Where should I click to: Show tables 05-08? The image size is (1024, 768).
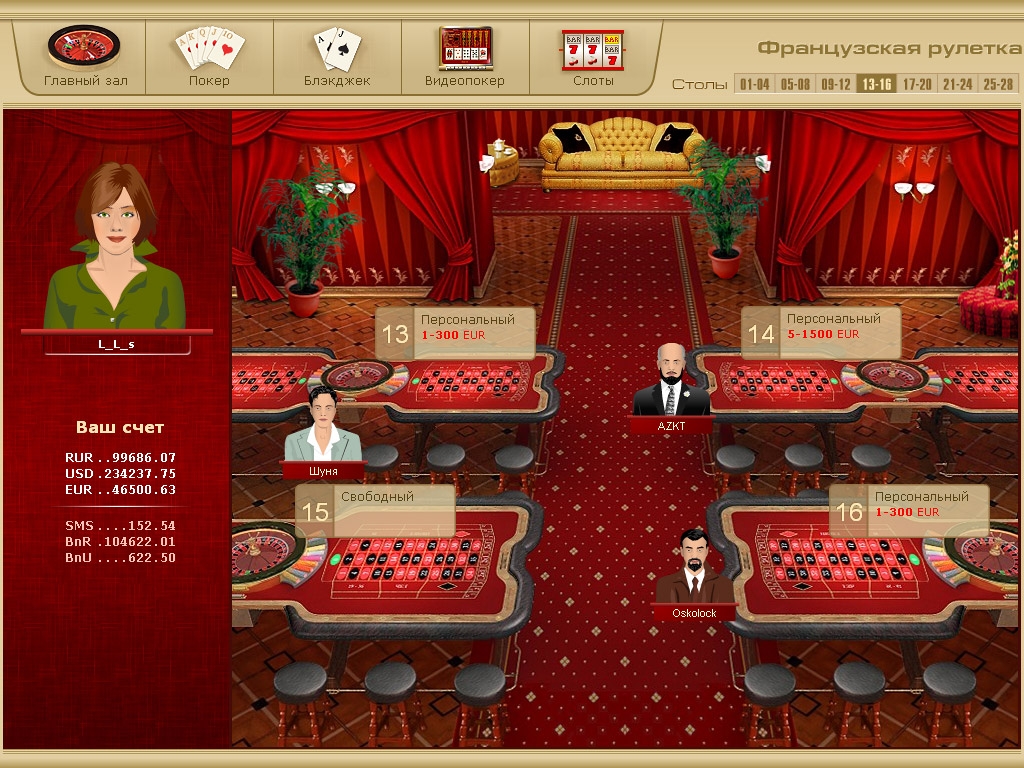click(795, 84)
